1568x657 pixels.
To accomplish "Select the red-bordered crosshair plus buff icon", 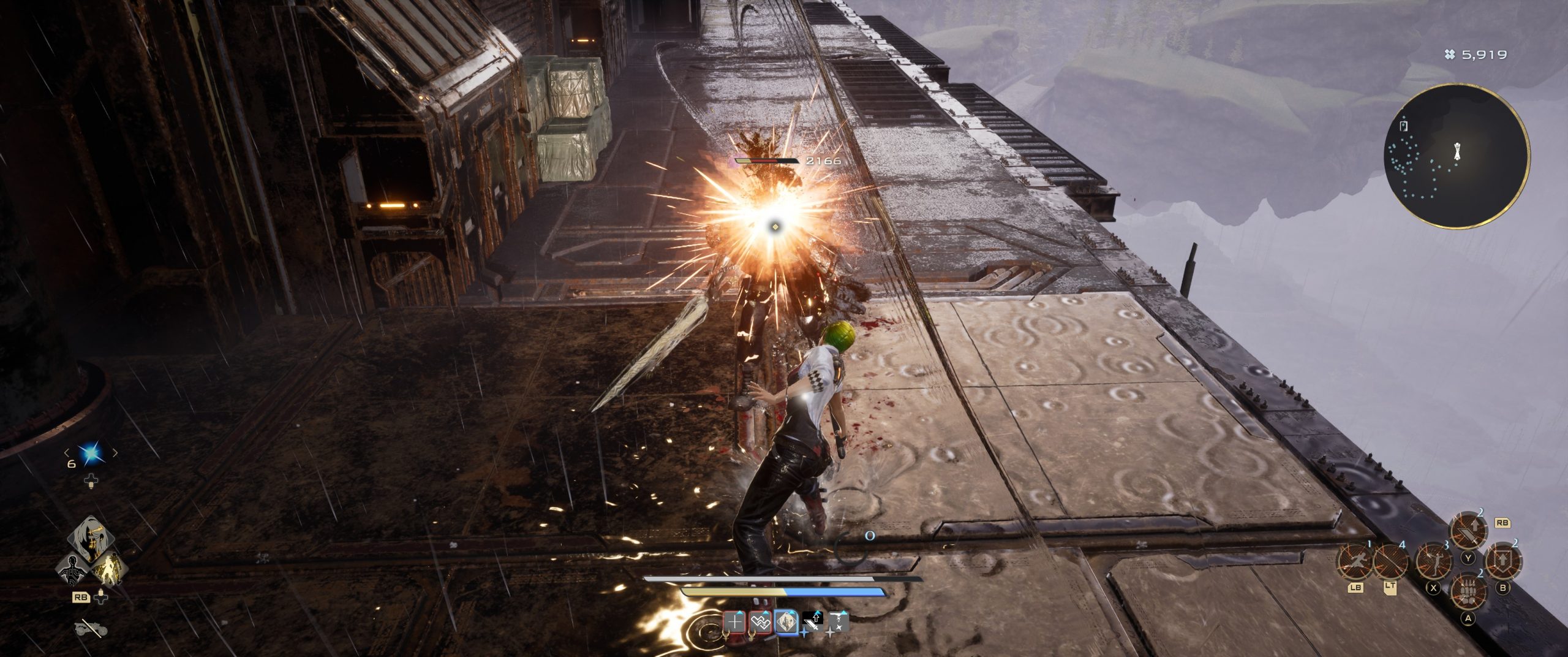I will coord(734,623).
